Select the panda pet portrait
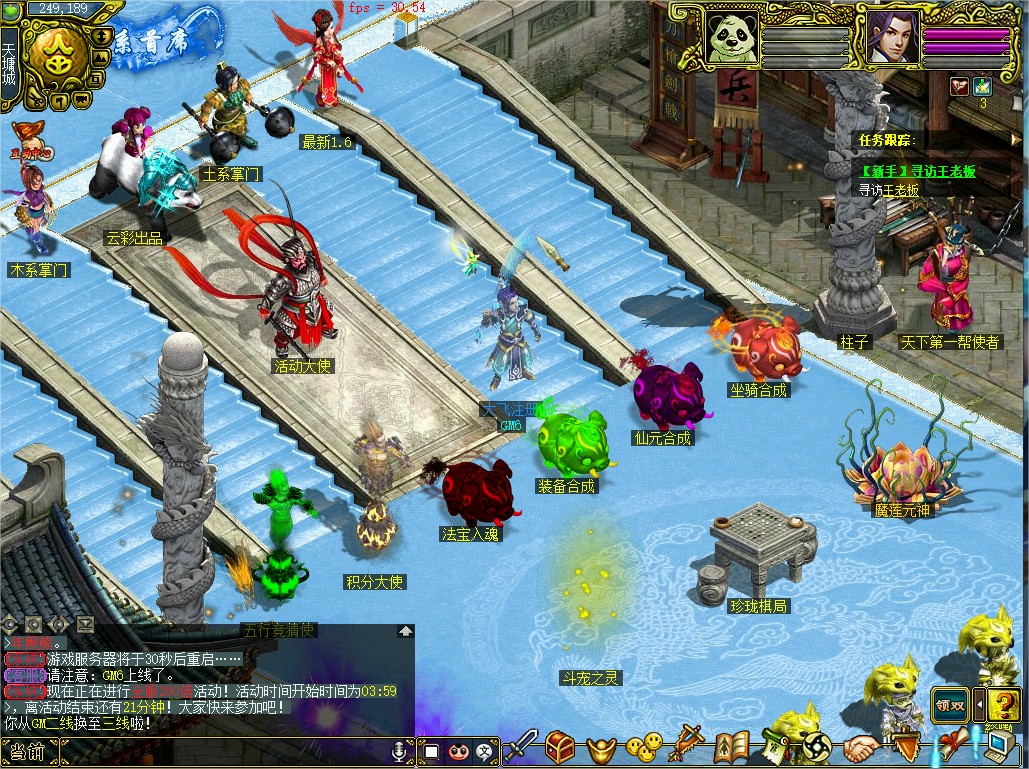 coord(730,37)
